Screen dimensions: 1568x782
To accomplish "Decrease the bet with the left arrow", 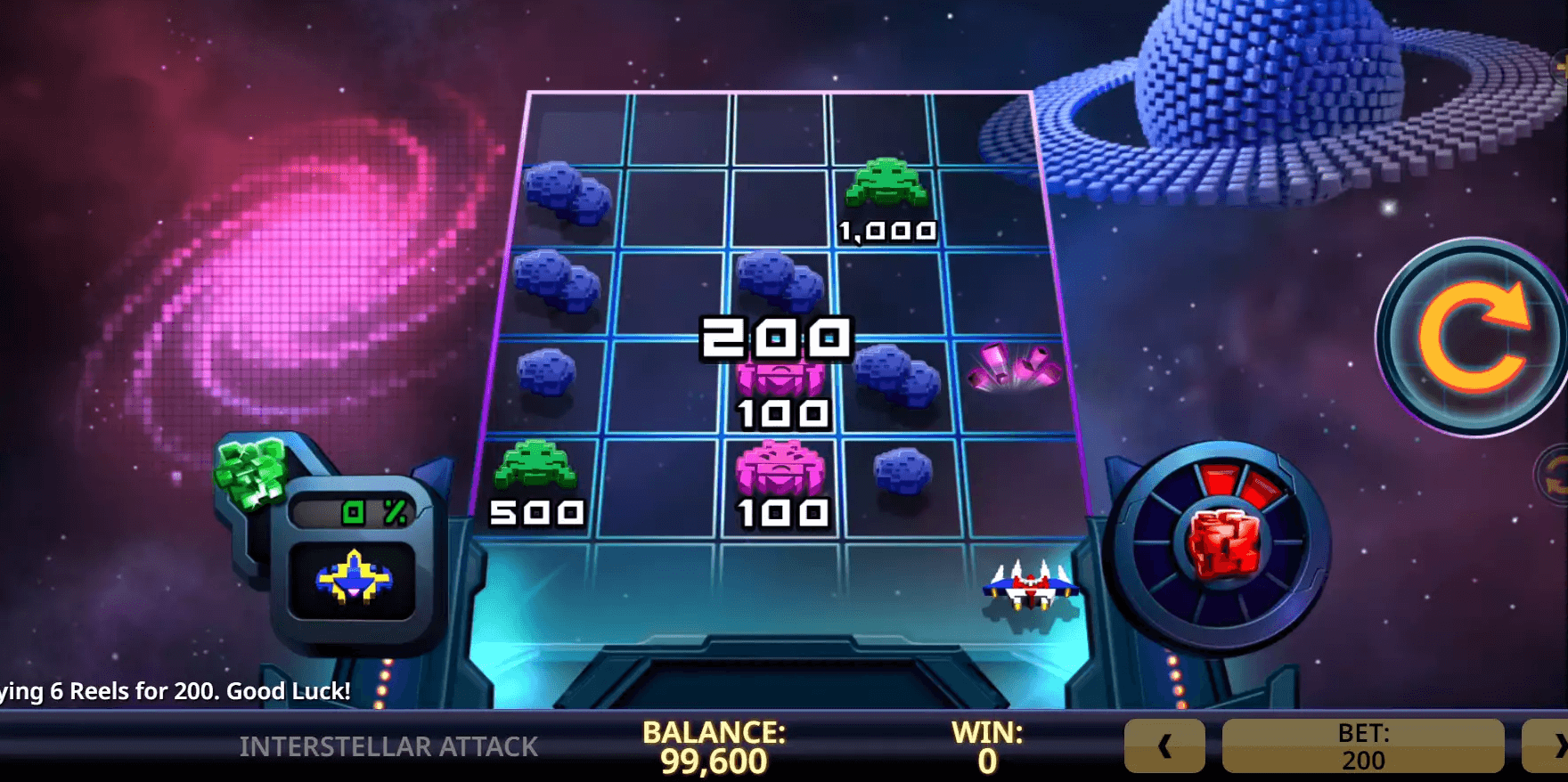I will point(1164,746).
